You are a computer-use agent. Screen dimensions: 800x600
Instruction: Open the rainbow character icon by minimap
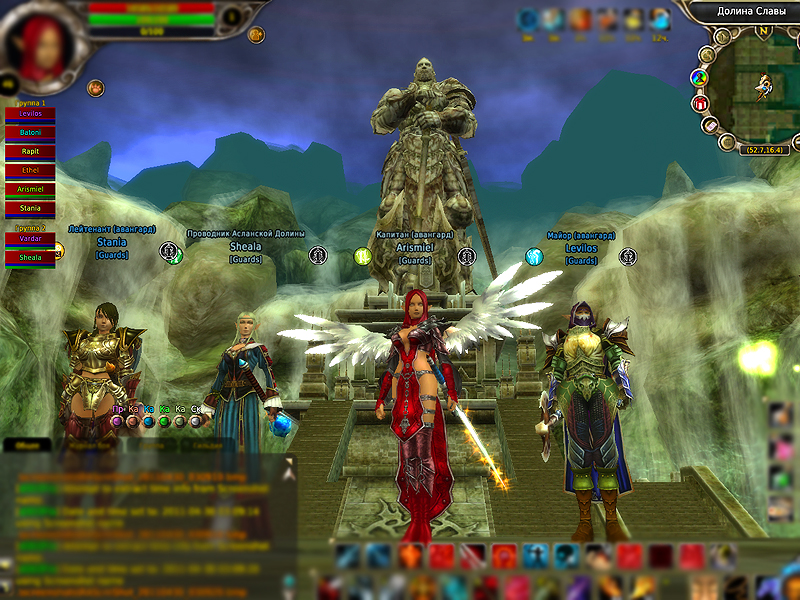700,78
